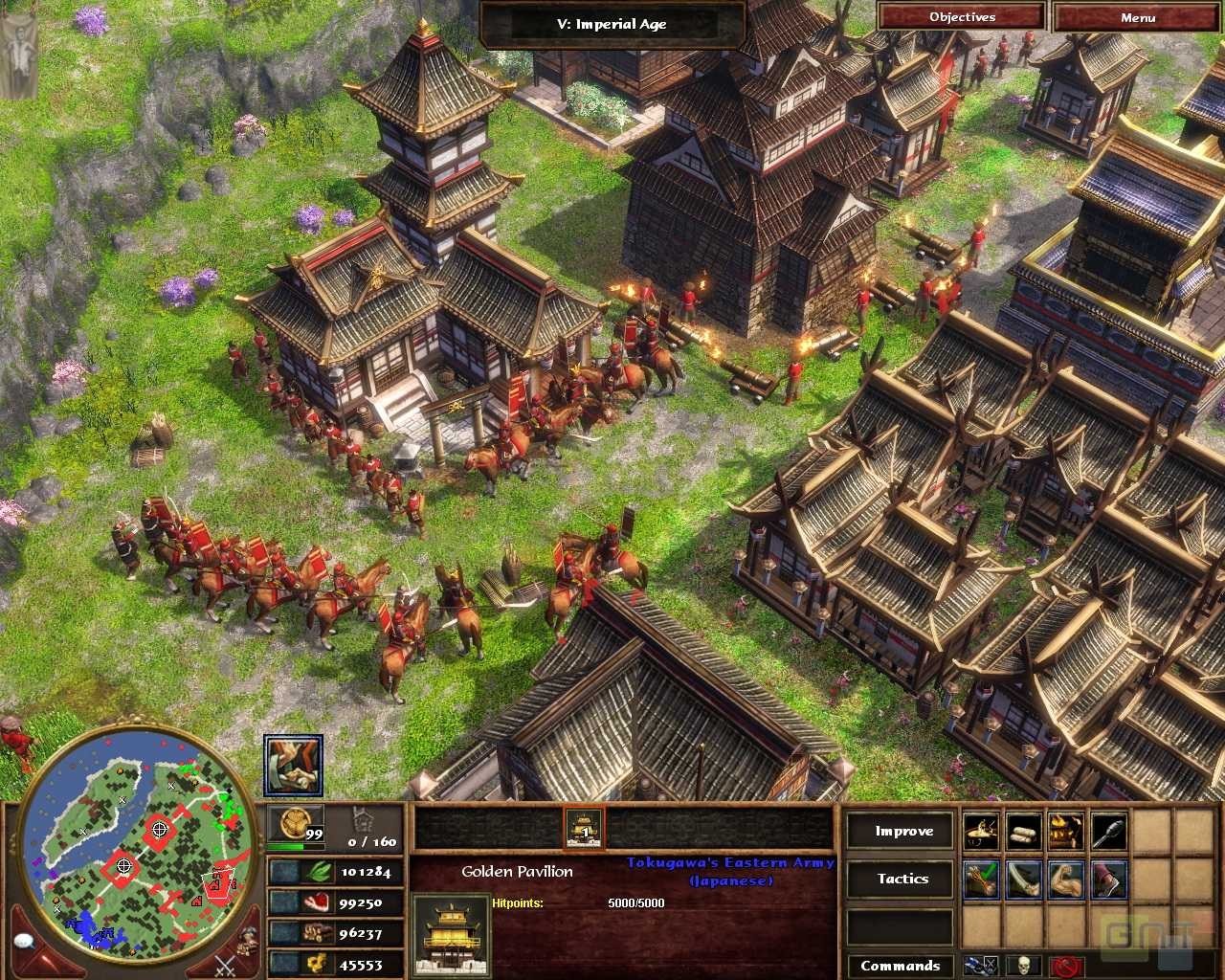
Task: Enable the speed boost boot aura
Action: pos(1109,880)
